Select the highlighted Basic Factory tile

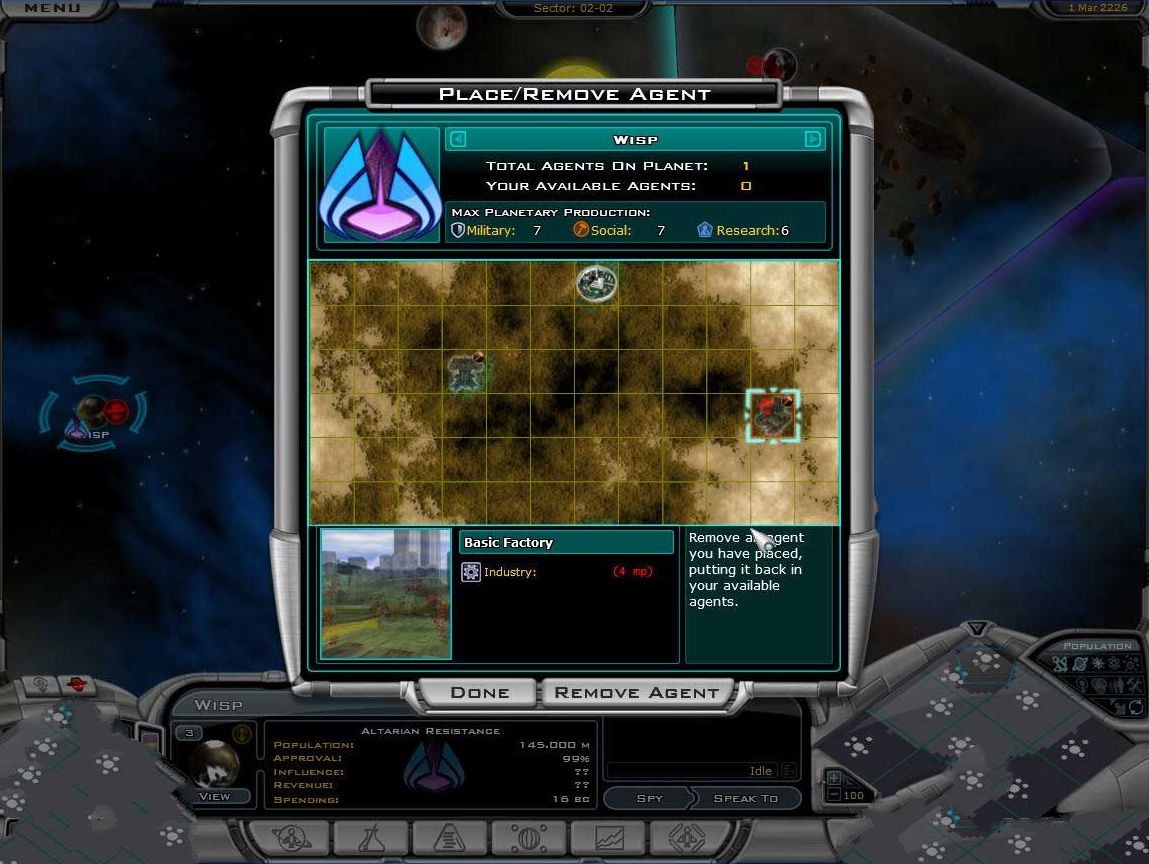[773, 415]
